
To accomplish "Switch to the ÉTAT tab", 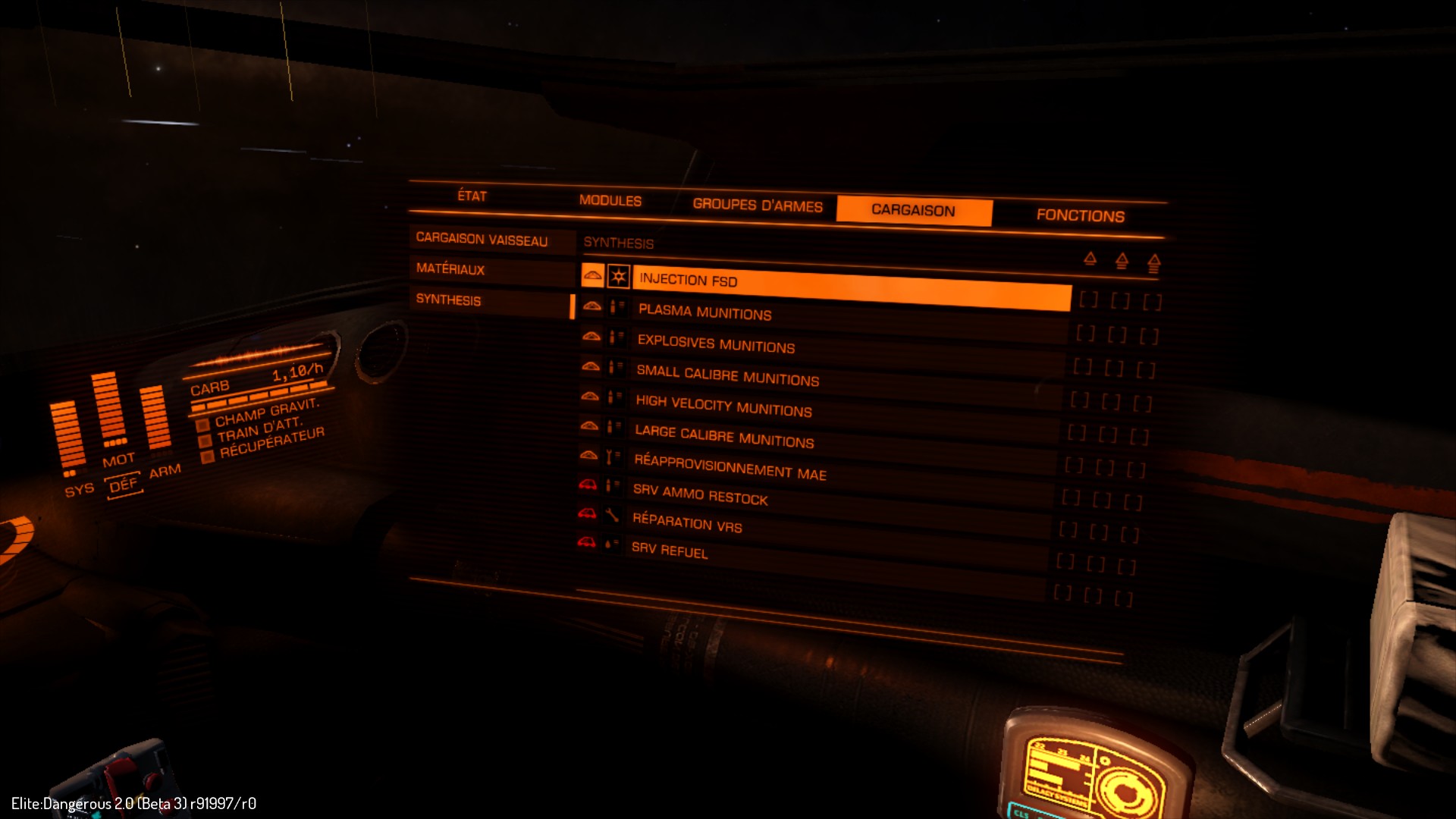I will point(472,196).
